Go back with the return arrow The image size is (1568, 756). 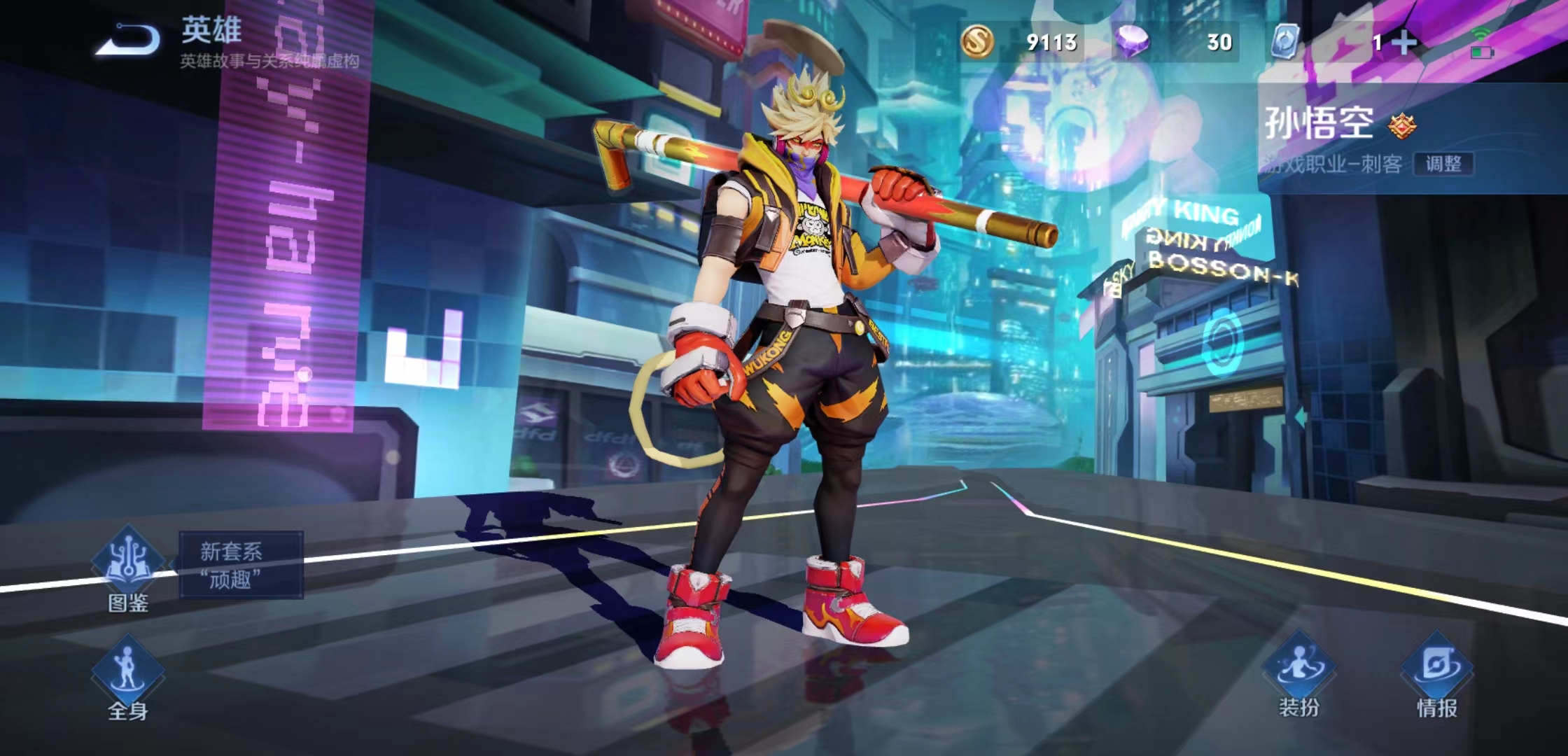point(128,40)
